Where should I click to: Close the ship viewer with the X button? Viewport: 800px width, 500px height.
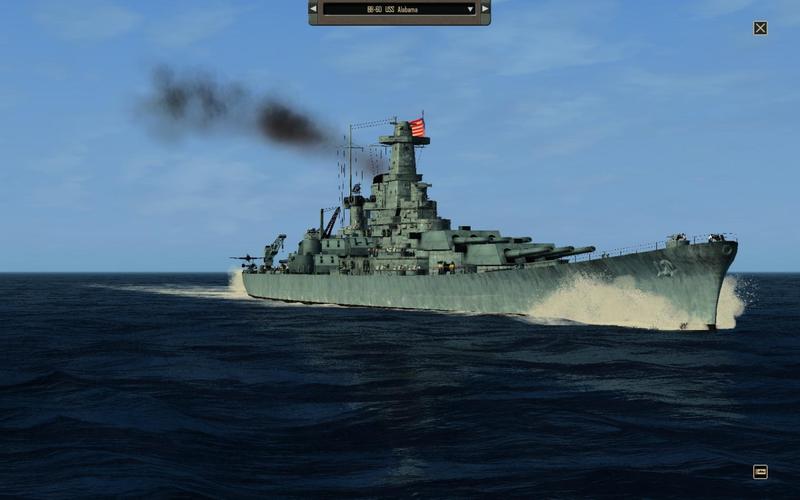(760, 28)
